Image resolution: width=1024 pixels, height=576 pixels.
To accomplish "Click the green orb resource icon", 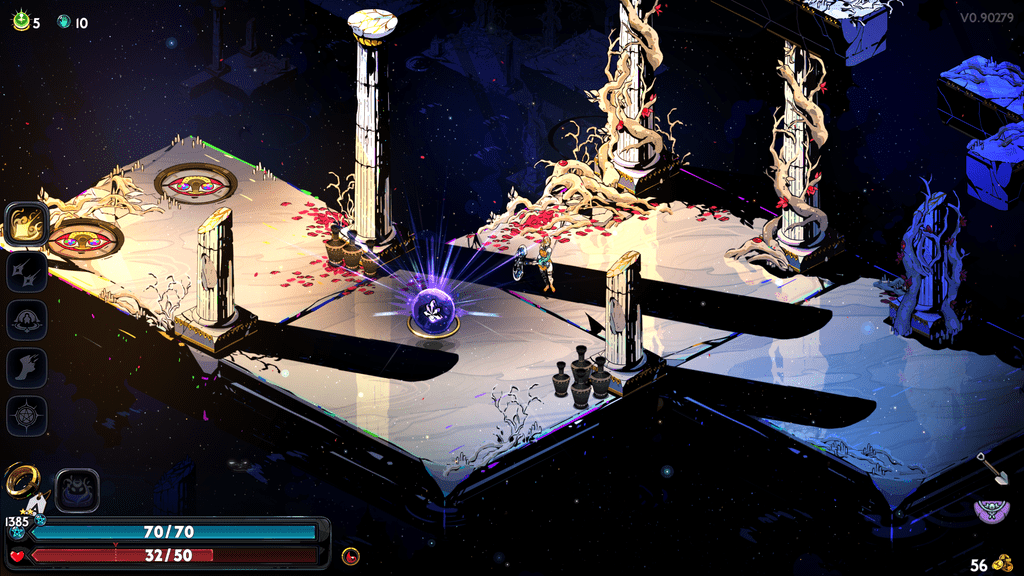I will tap(20, 21).
